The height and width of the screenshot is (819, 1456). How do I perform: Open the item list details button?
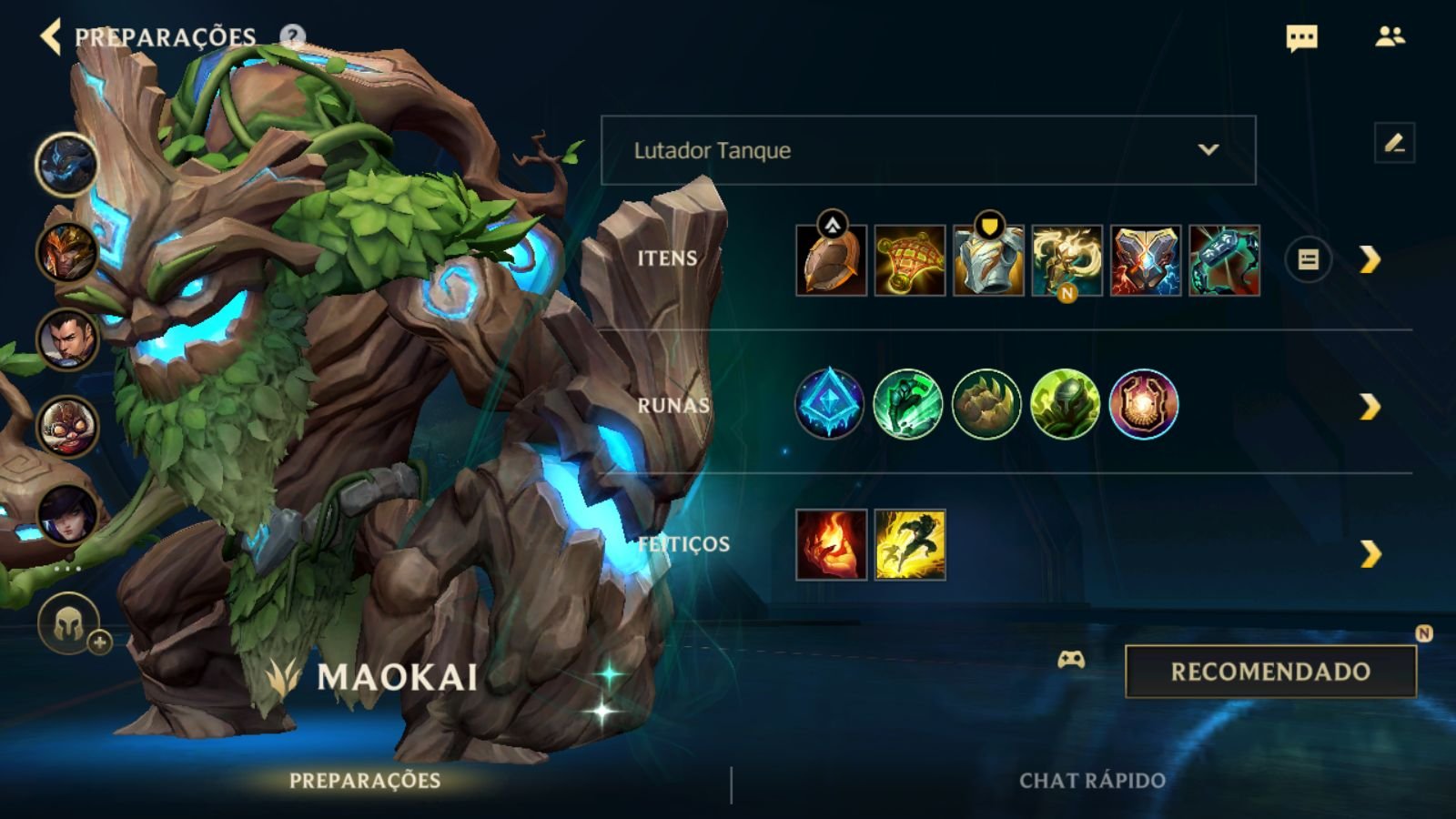pos(1308,260)
